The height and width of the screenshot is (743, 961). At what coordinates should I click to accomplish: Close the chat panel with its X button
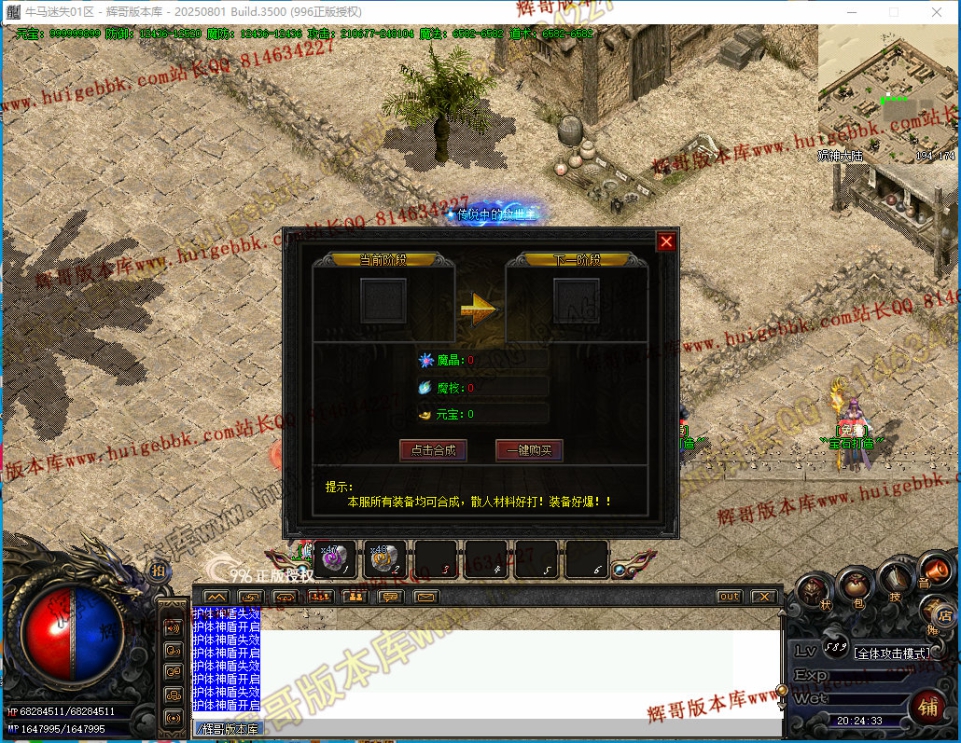click(x=764, y=597)
